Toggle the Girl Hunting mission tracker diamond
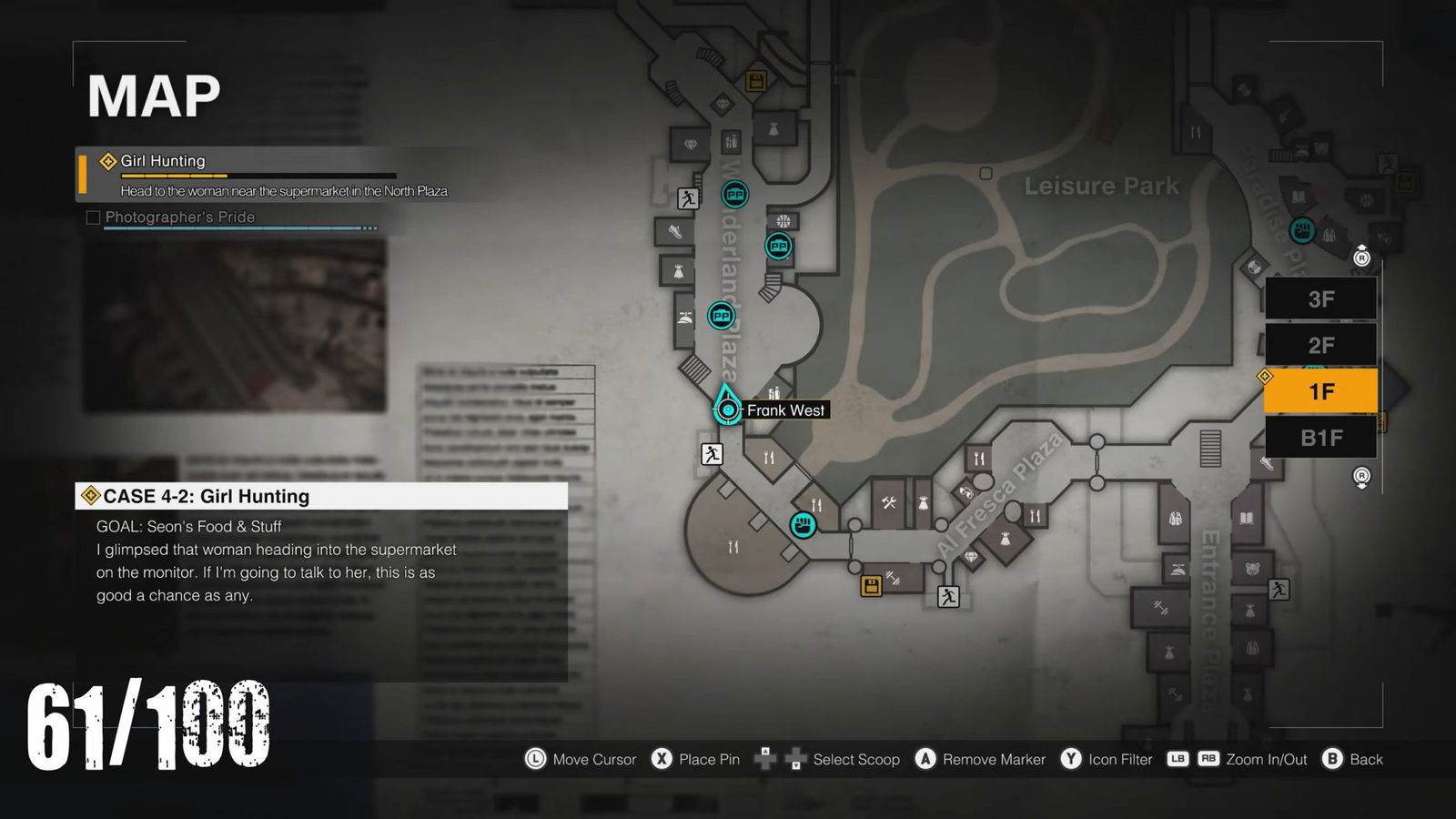The height and width of the screenshot is (819, 1456). [107, 158]
